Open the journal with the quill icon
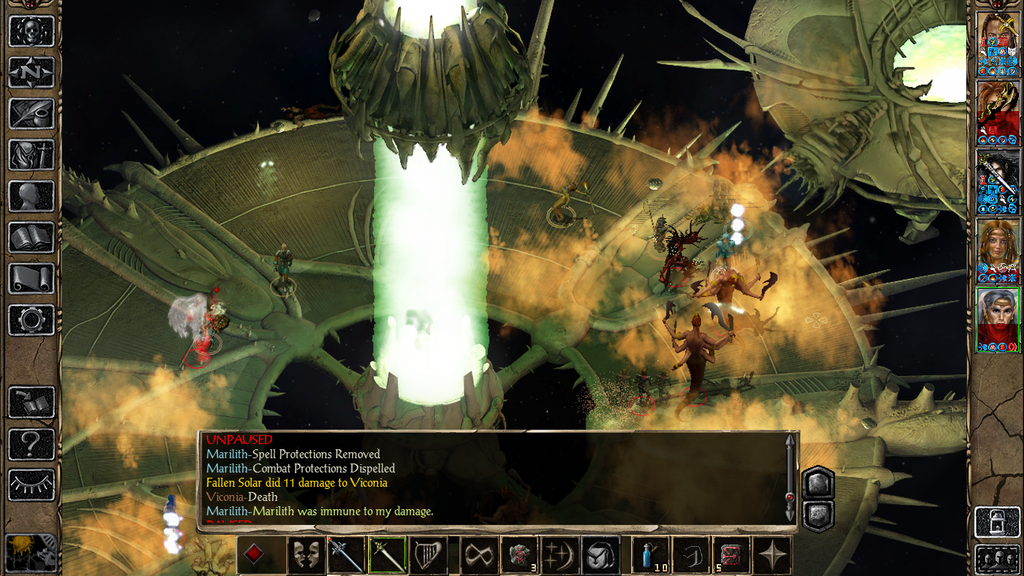The width and height of the screenshot is (1024, 576). point(31,113)
